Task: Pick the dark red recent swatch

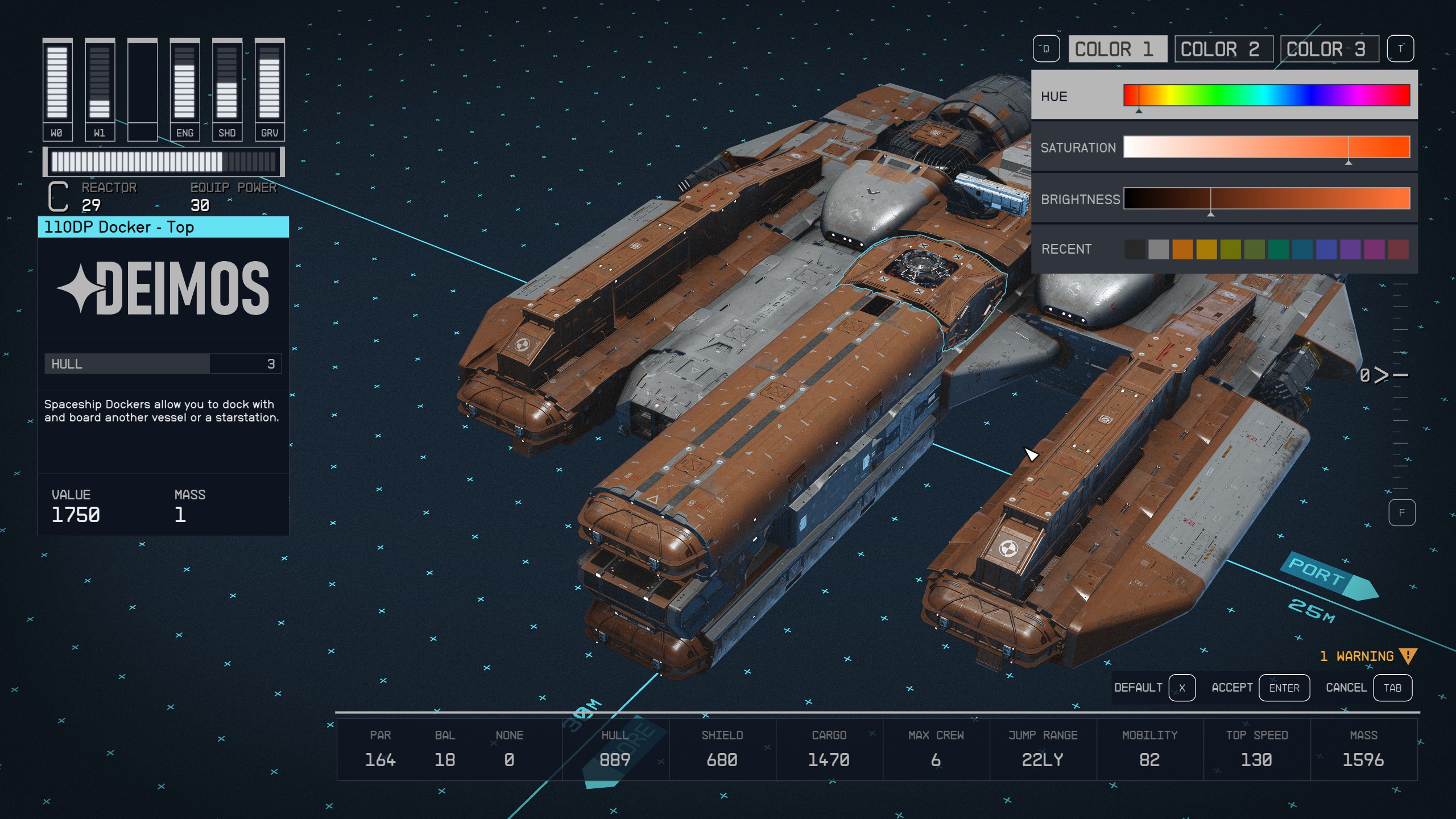Action: (x=1398, y=249)
